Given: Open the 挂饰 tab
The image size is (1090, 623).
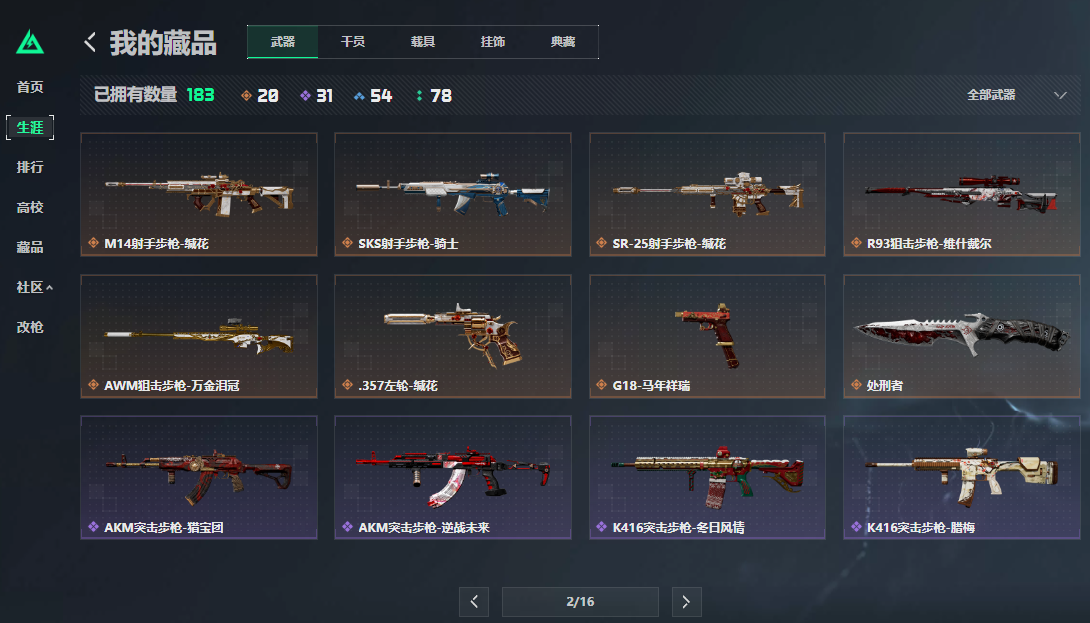Looking at the screenshot, I should point(492,42).
